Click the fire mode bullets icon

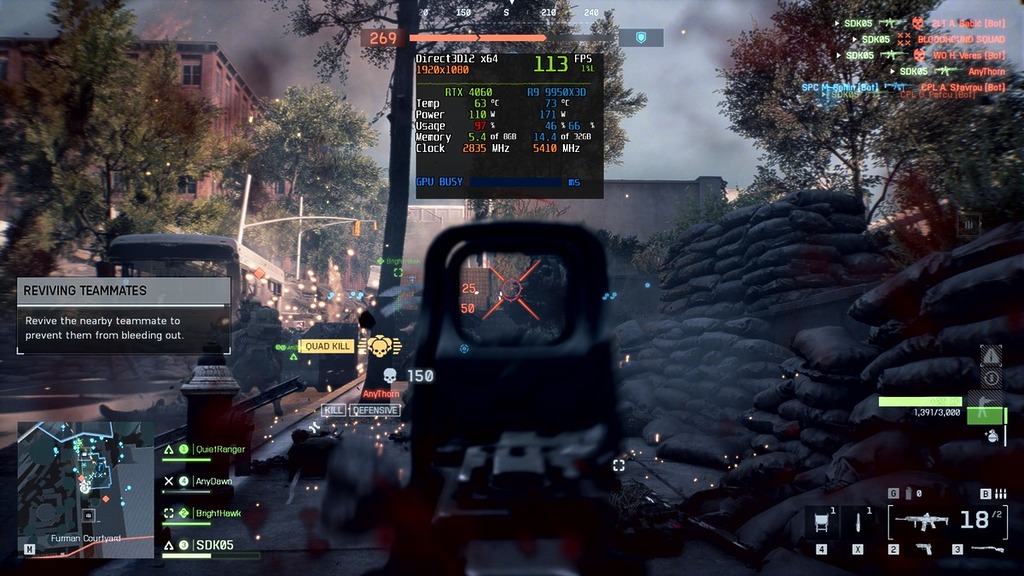(x=998, y=493)
